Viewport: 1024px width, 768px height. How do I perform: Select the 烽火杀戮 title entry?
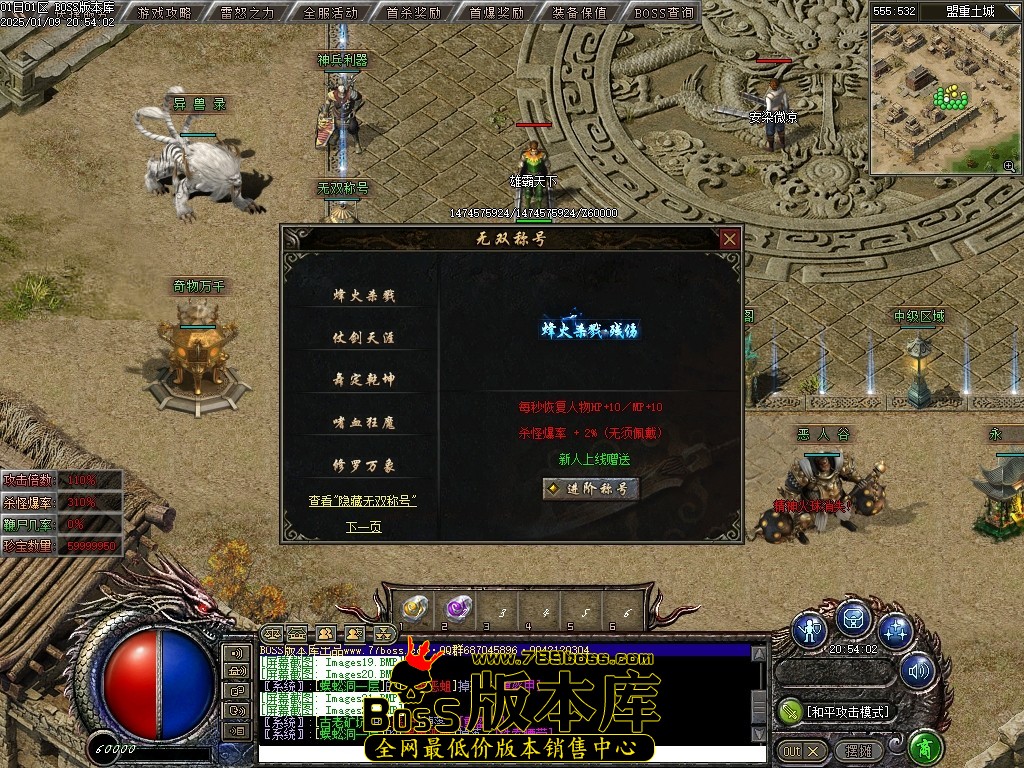[364, 295]
